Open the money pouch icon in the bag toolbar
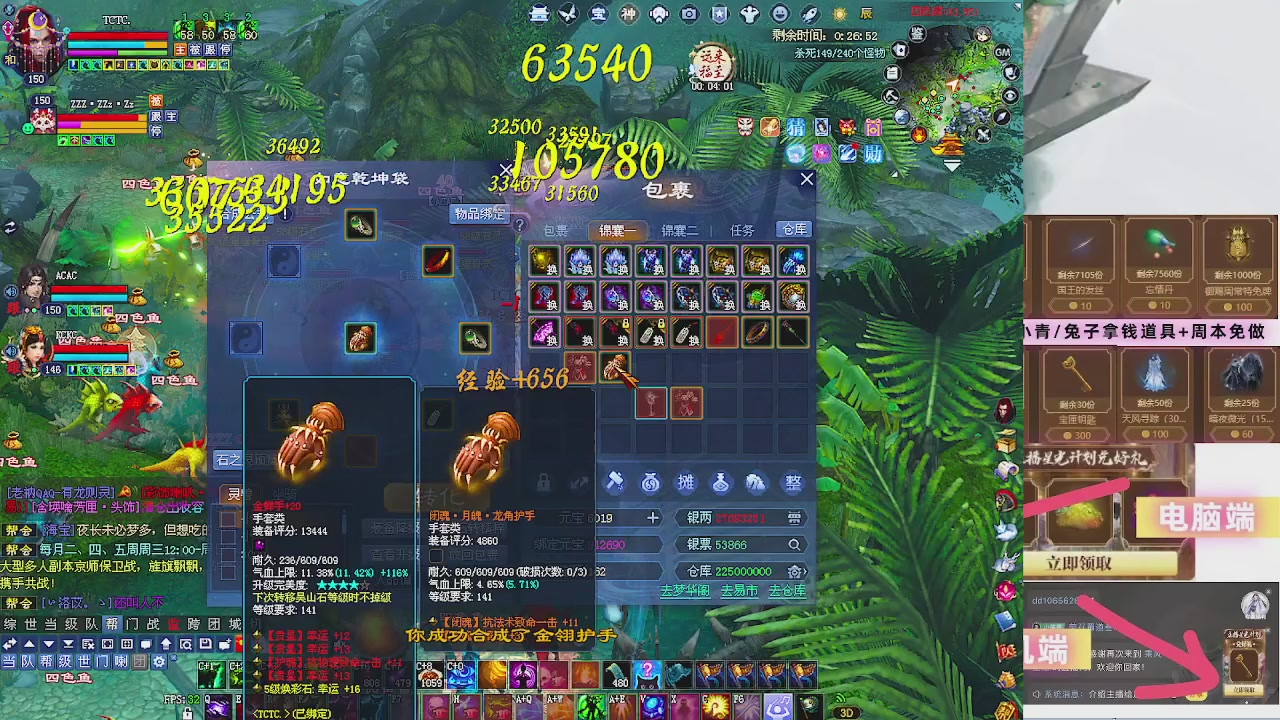Image resolution: width=1280 pixels, height=720 pixels. click(x=649, y=483)
